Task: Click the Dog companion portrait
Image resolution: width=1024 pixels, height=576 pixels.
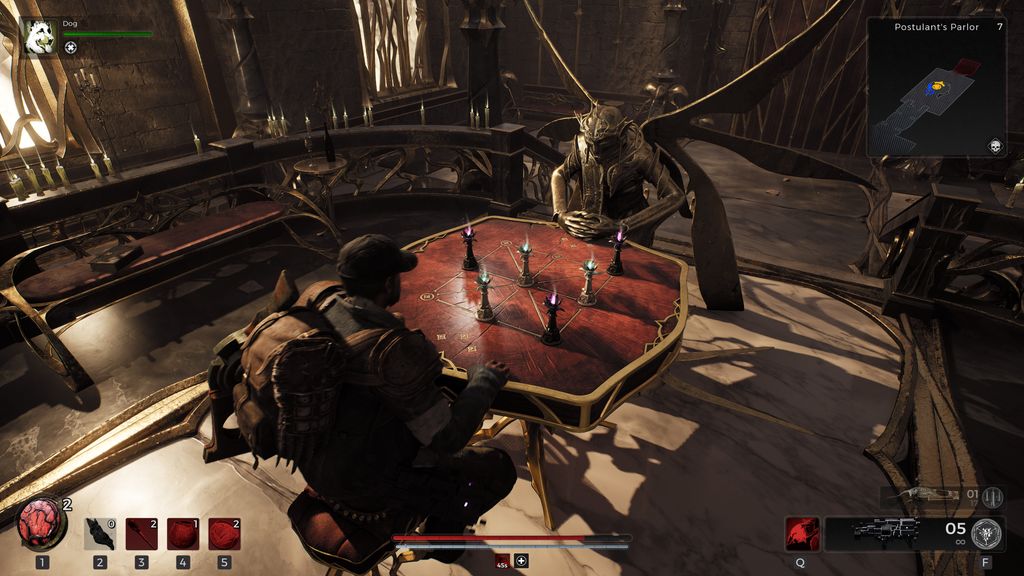Action: pyautogui.click(x=41, y=38)
